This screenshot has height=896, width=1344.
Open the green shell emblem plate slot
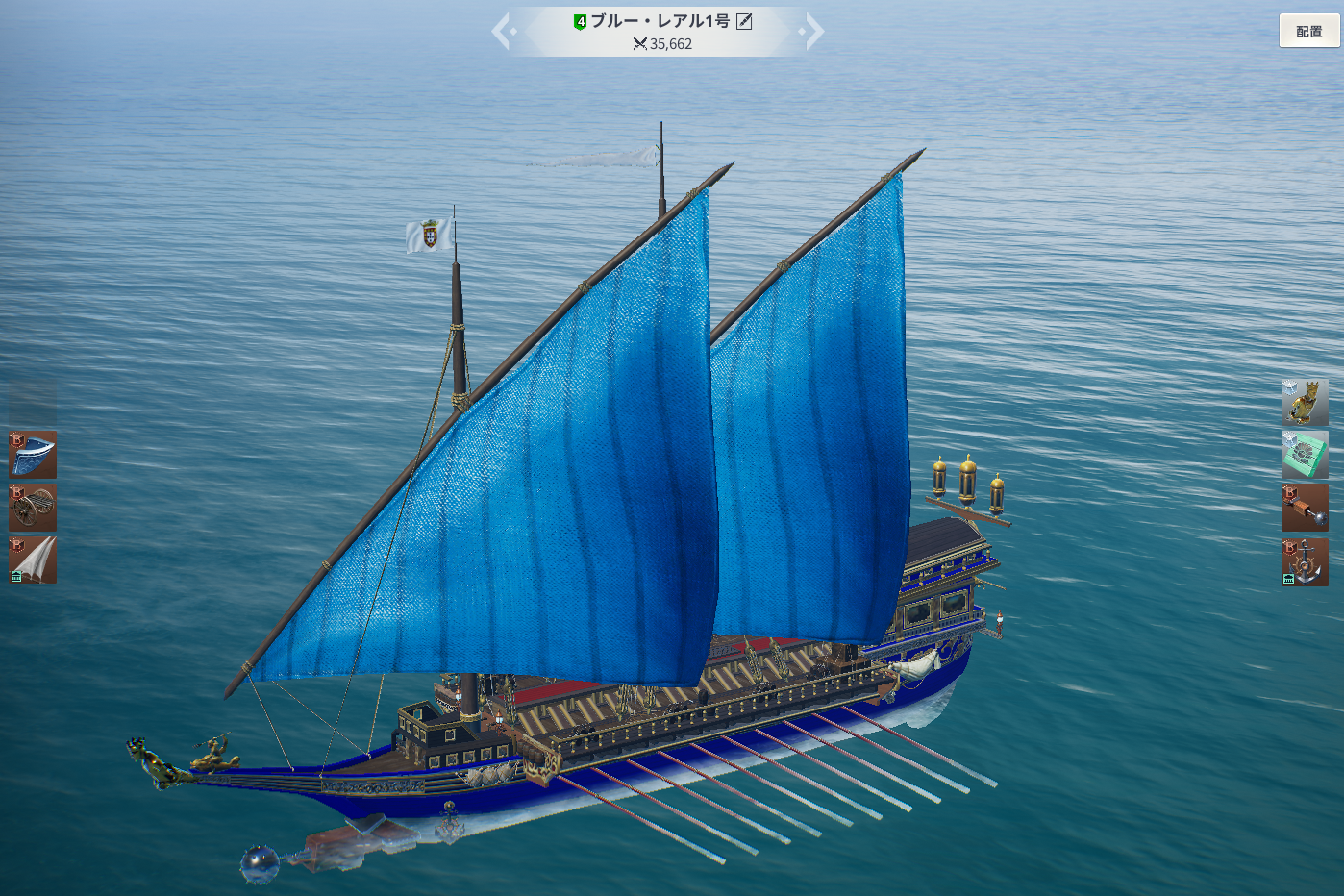[1305, 455]
